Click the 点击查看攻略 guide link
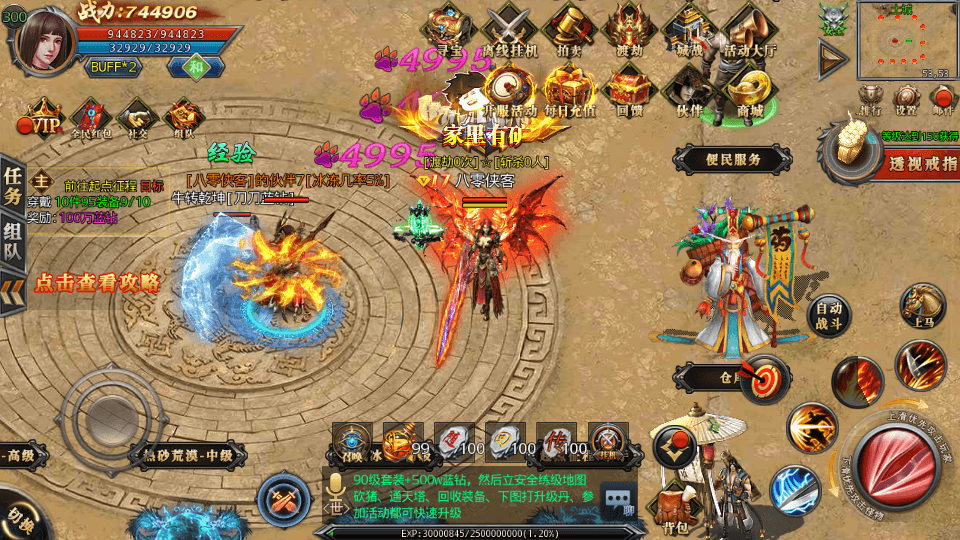960x540 pixels. tap(97, 283)
